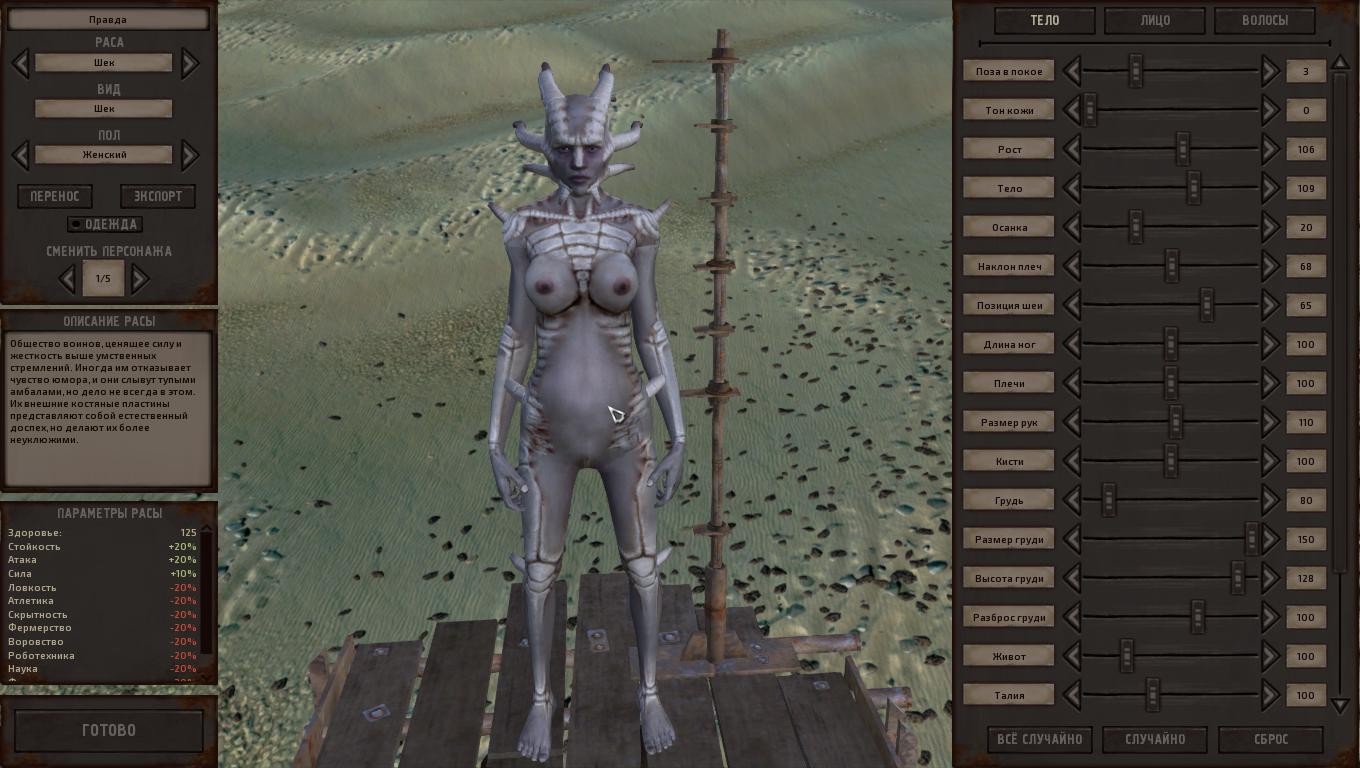Click the Талия value field showing 100
The image size is (1360, 768).
[x=1305, y=695]
